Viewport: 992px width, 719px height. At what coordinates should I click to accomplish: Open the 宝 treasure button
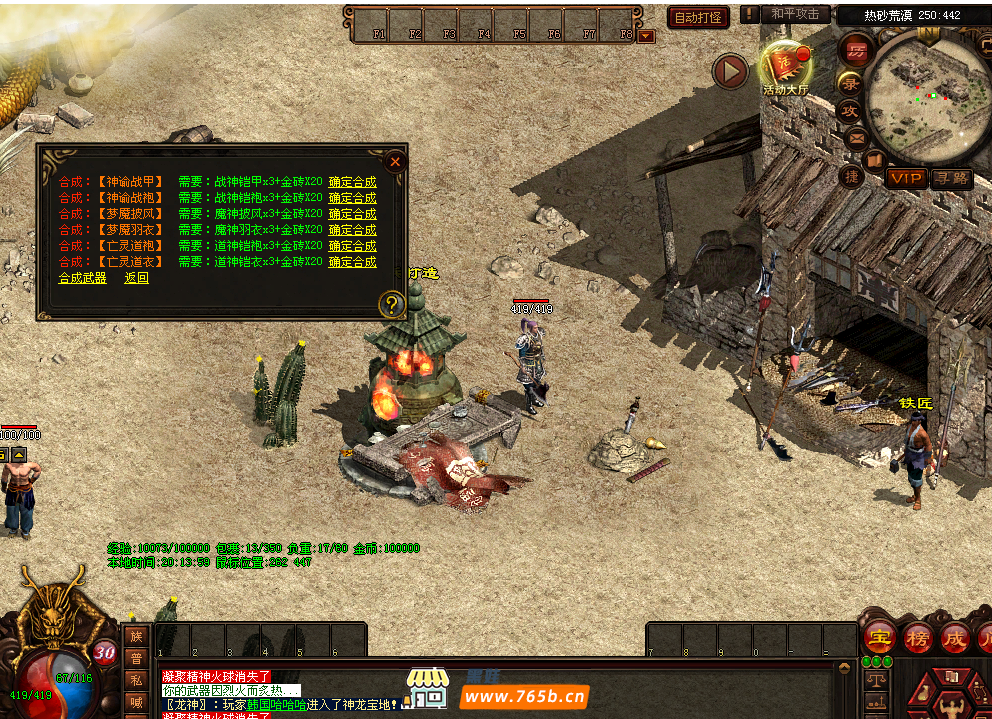pos(880,637)
